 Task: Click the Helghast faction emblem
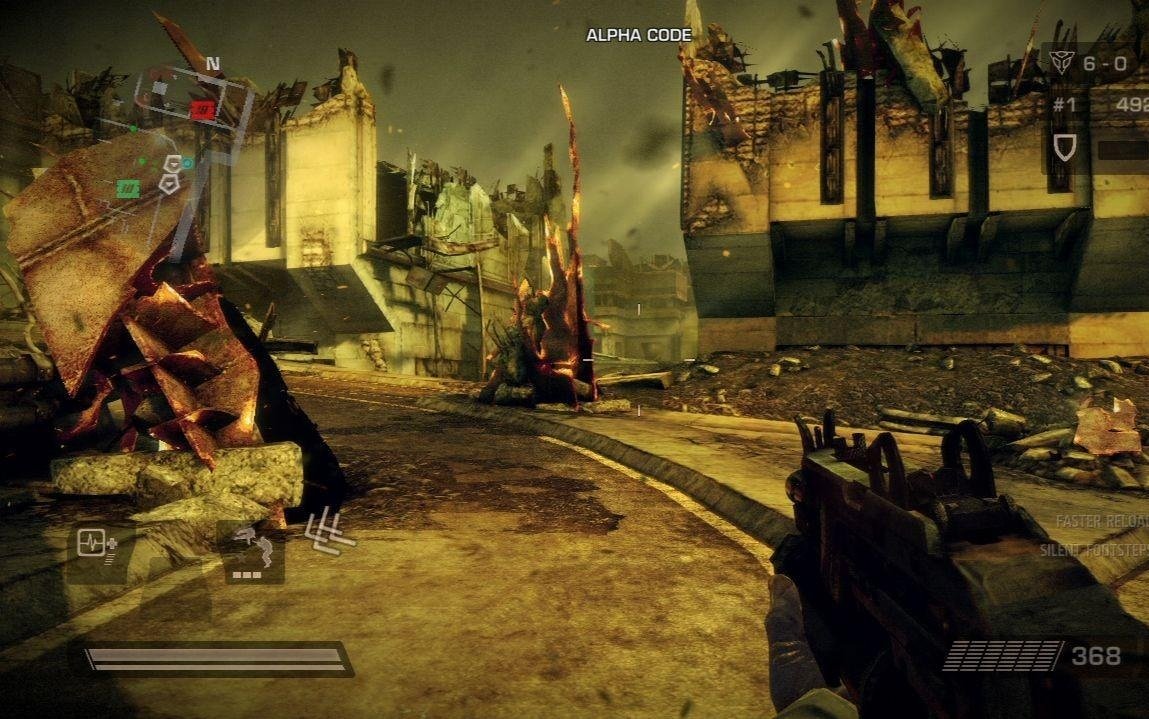click(x=1061, y=63)
